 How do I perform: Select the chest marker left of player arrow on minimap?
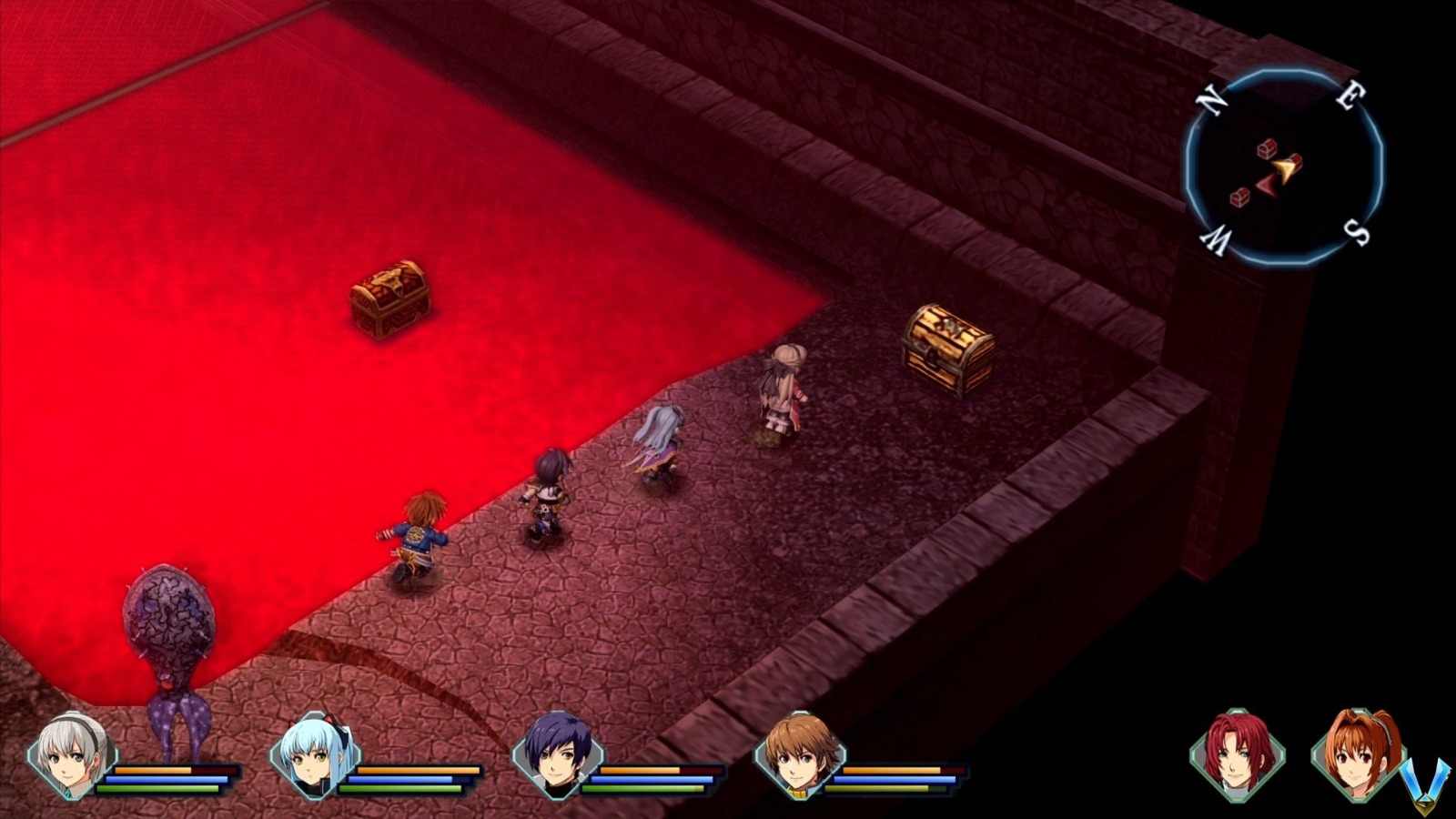point(1267,149)
